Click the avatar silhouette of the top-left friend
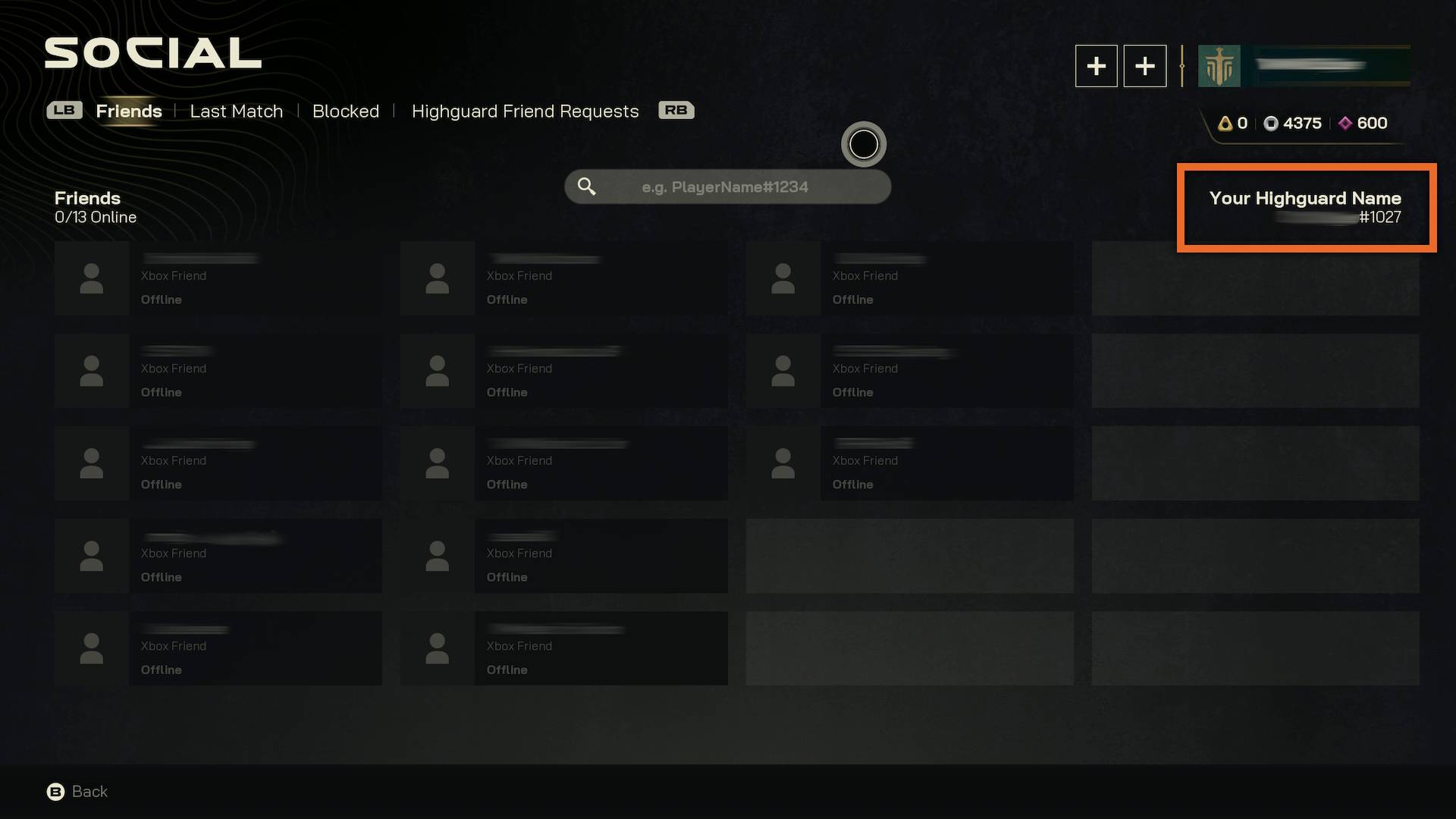 pos(91,278)
